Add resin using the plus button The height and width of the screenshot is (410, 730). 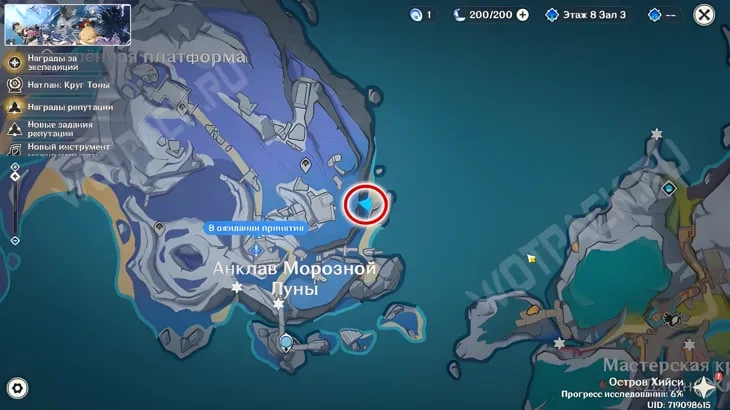522,15
